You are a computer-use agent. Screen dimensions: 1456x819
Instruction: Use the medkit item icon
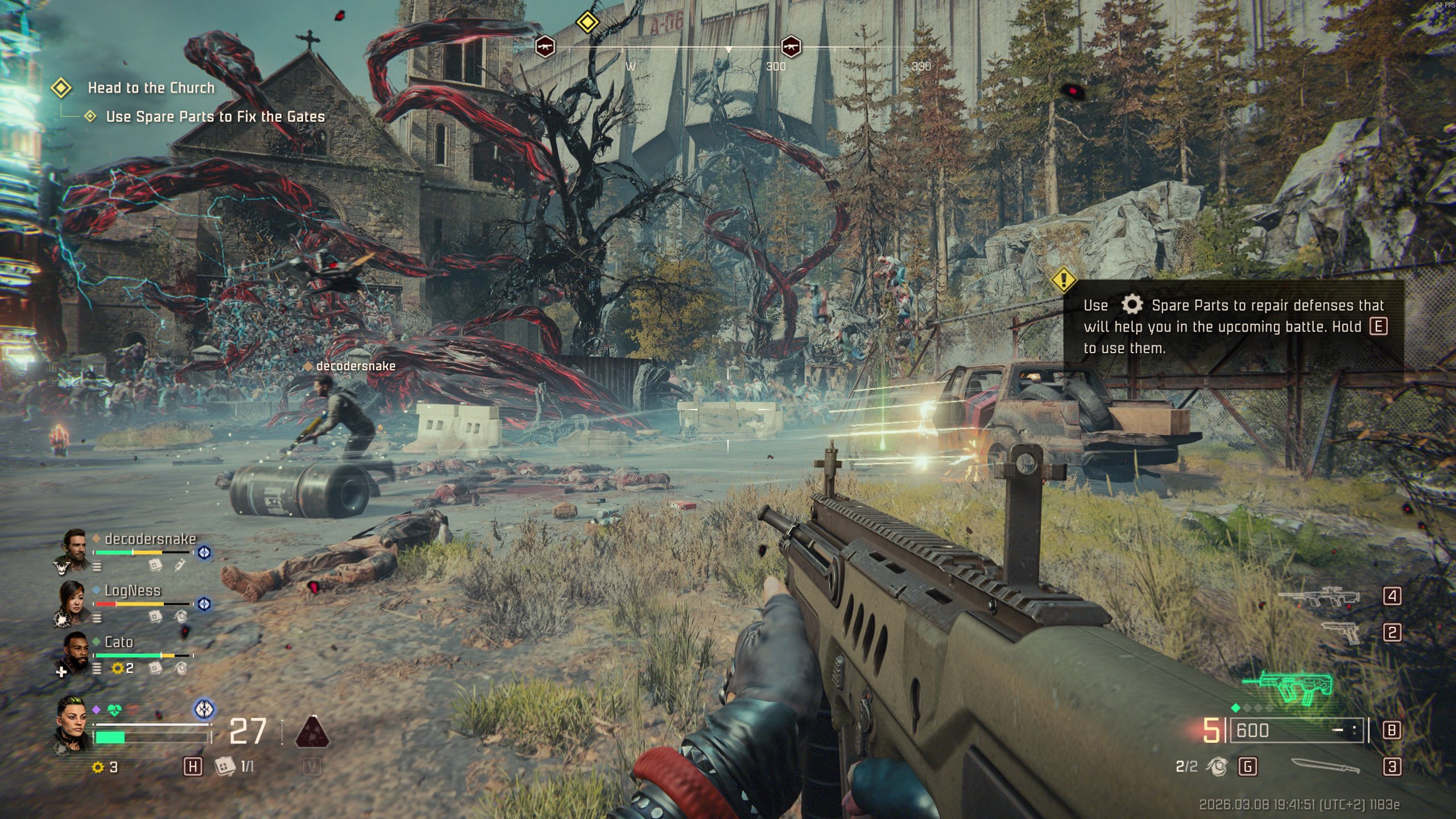pos(225,767)
